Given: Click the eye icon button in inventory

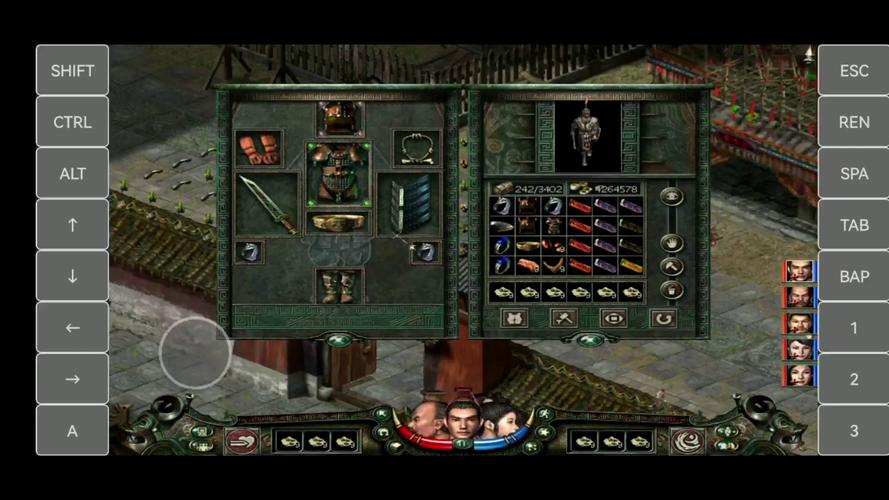Looking at the screenshot, I should pyautogui.click(x=672, y=197).
